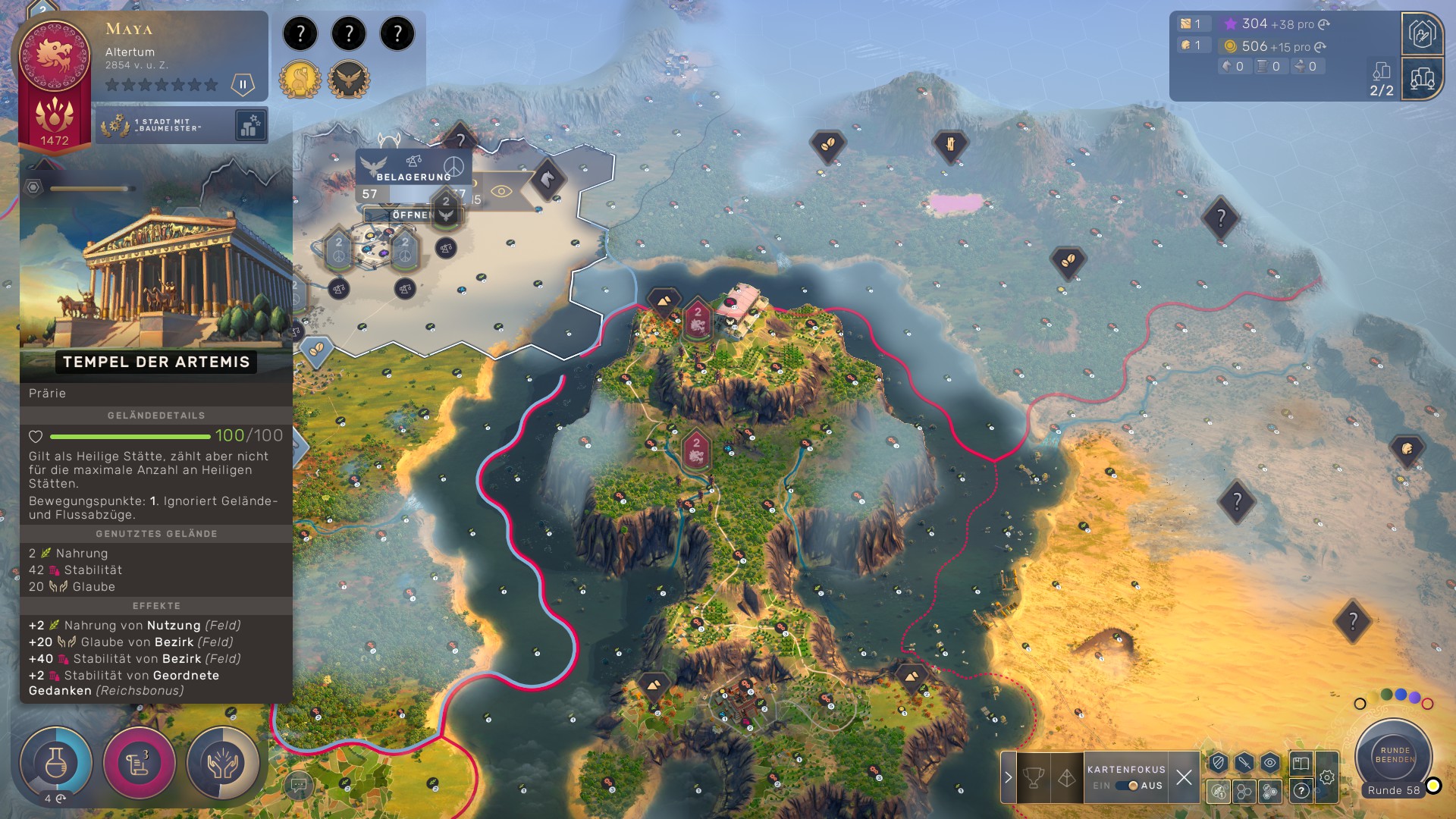Open the trophy tab in bottom bar

pos(1034,777)
